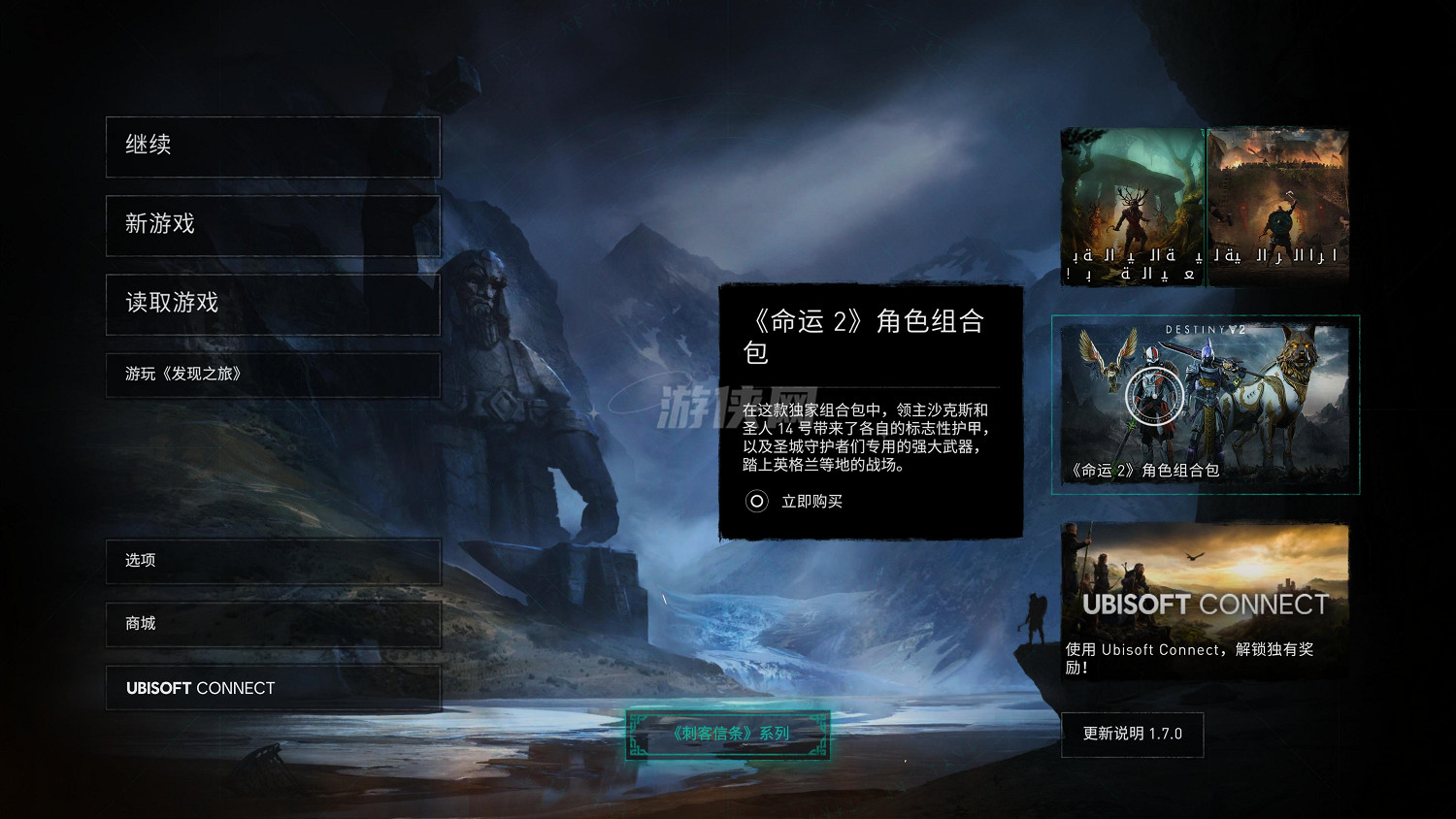The height and width of the screenshot is (819, 1456).
Task: Click the viking warrior art in top-right banner
Action: [x=1276, y=205]
